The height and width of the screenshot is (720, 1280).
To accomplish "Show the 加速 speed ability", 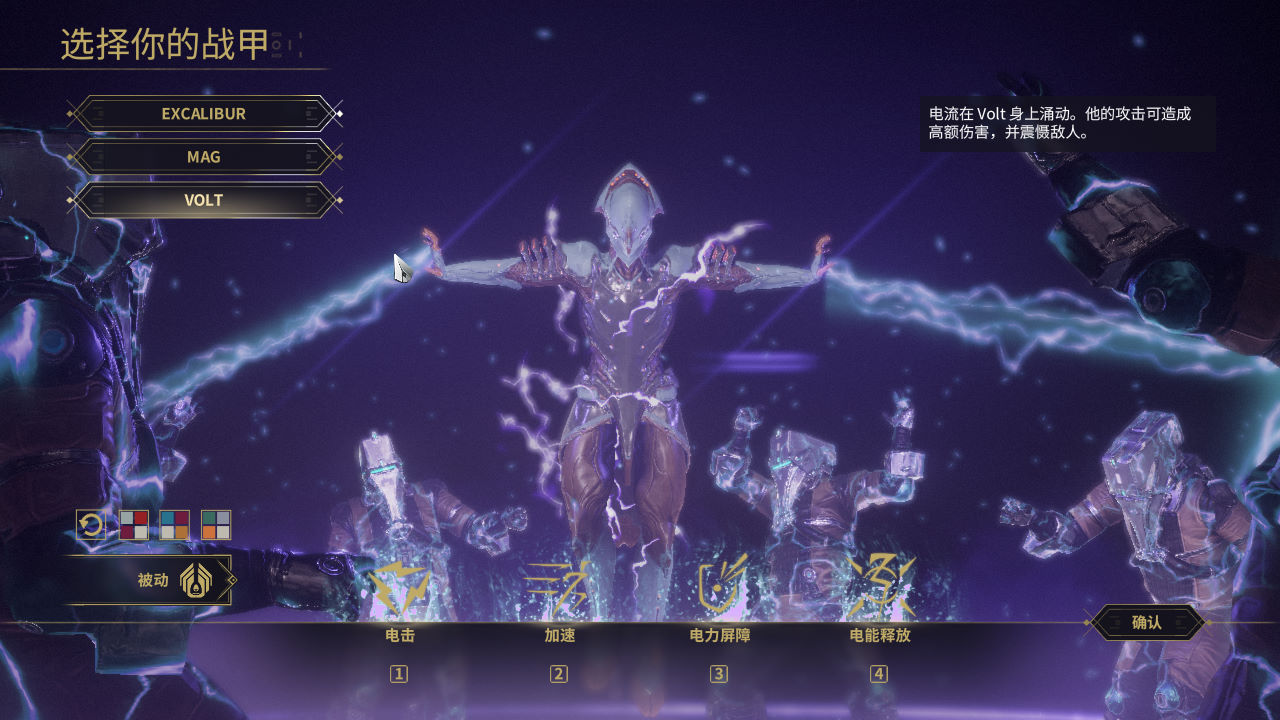I will point(559,590).
